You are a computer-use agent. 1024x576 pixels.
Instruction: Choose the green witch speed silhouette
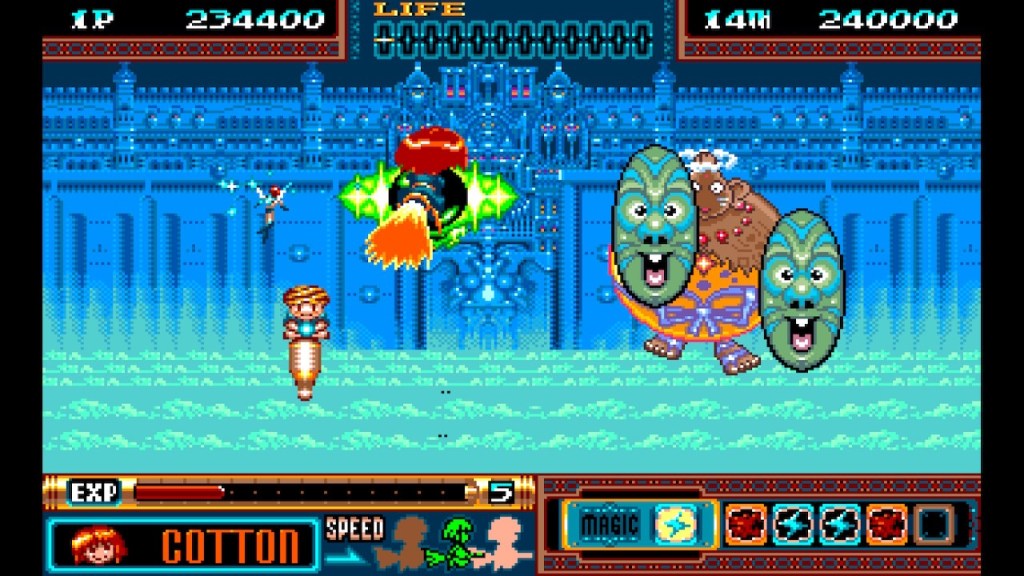pyautogui.click(x=457, y=541)
